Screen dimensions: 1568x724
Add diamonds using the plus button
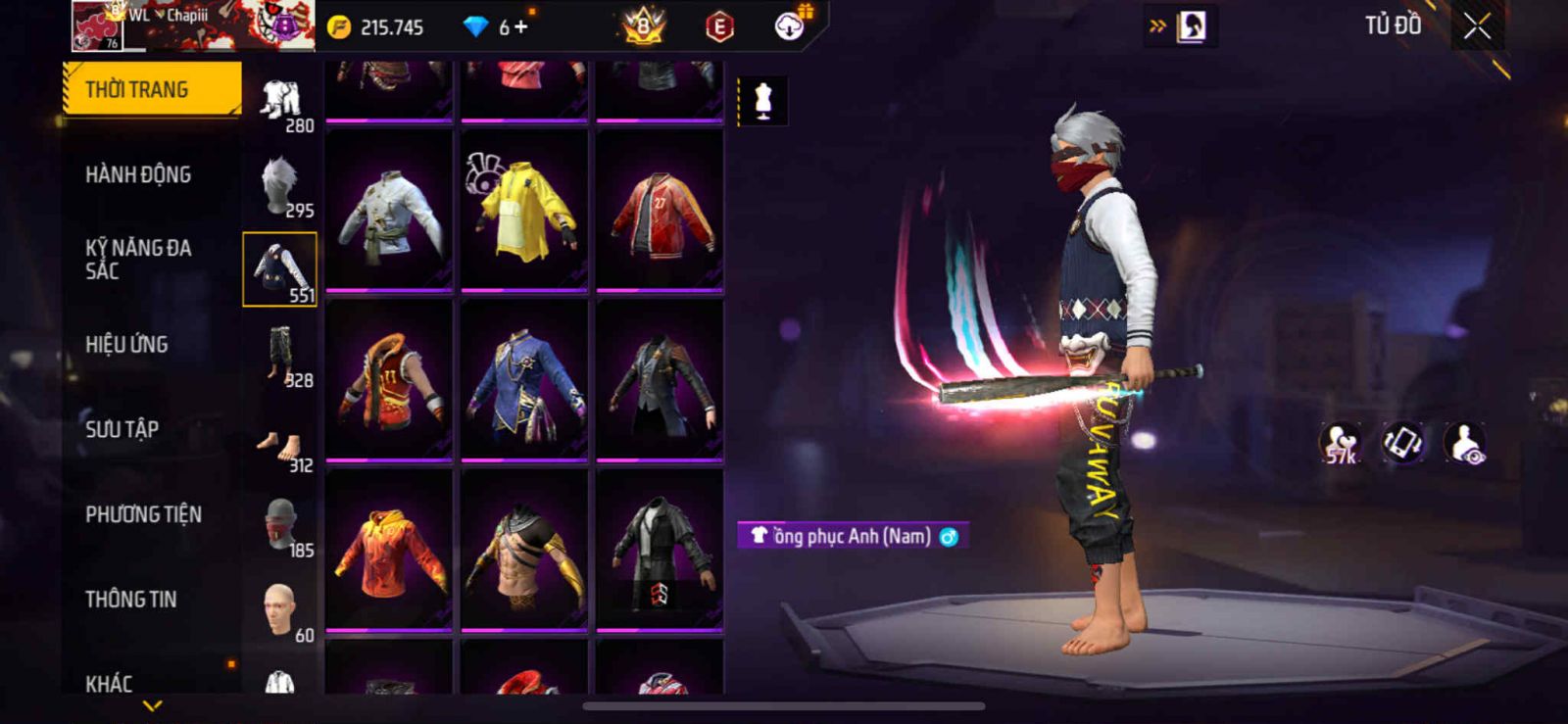pos(521,27)
